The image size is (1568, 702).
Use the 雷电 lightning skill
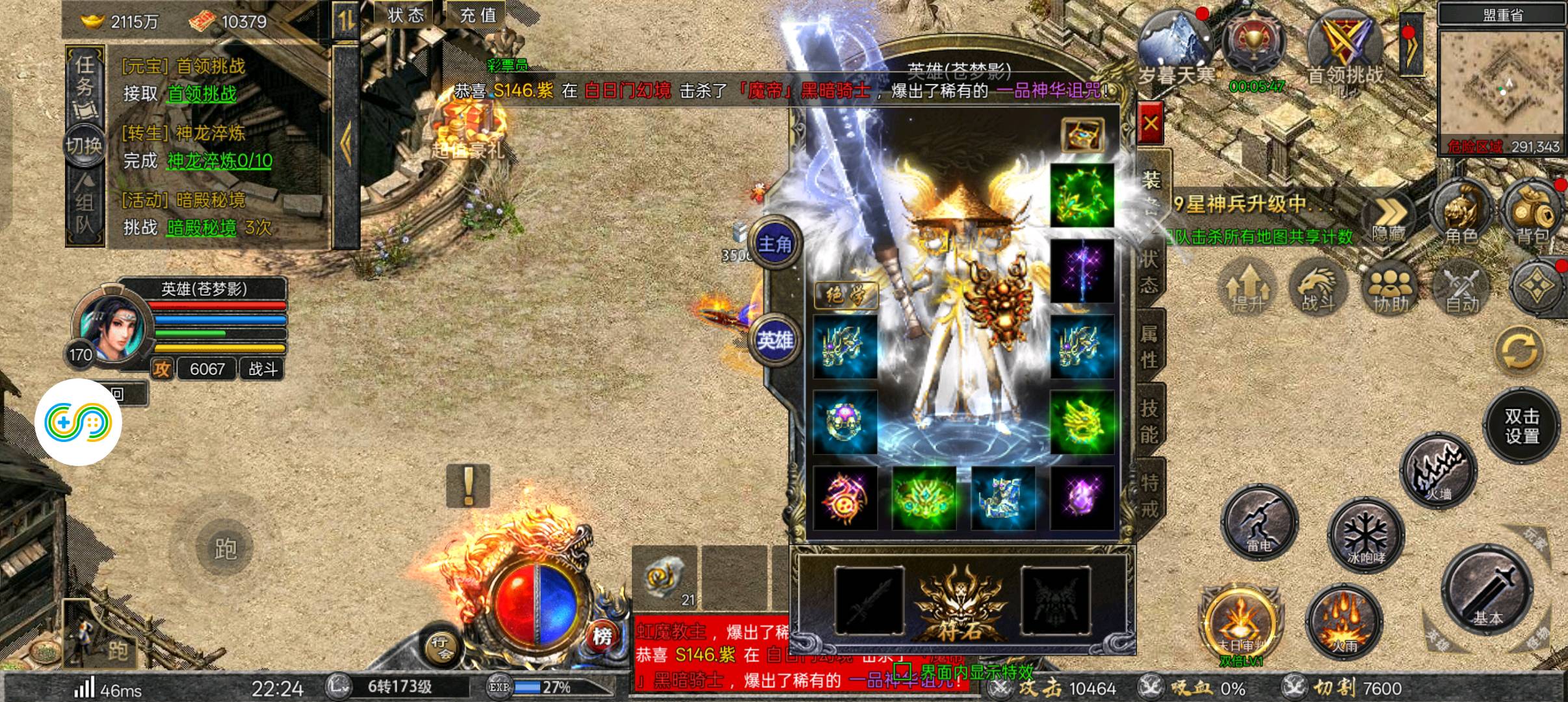pyautogui.click(x=1259, y=522)
